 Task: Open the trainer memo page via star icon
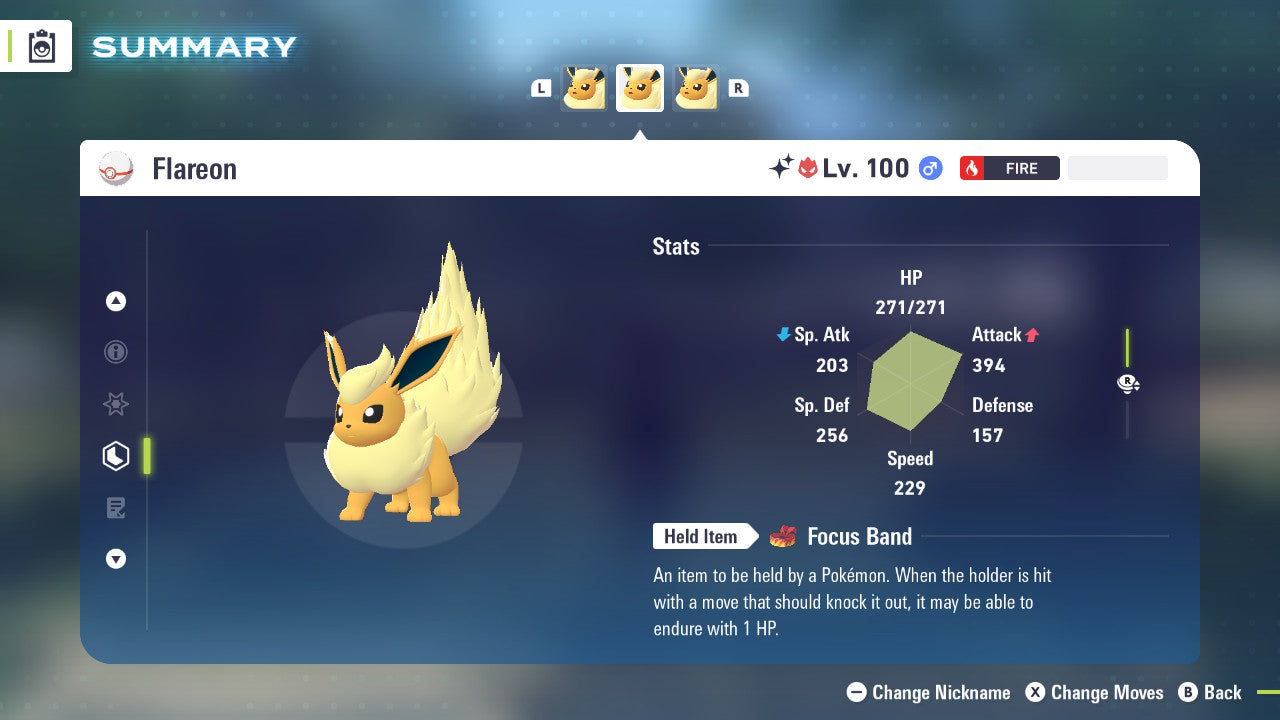116,404
